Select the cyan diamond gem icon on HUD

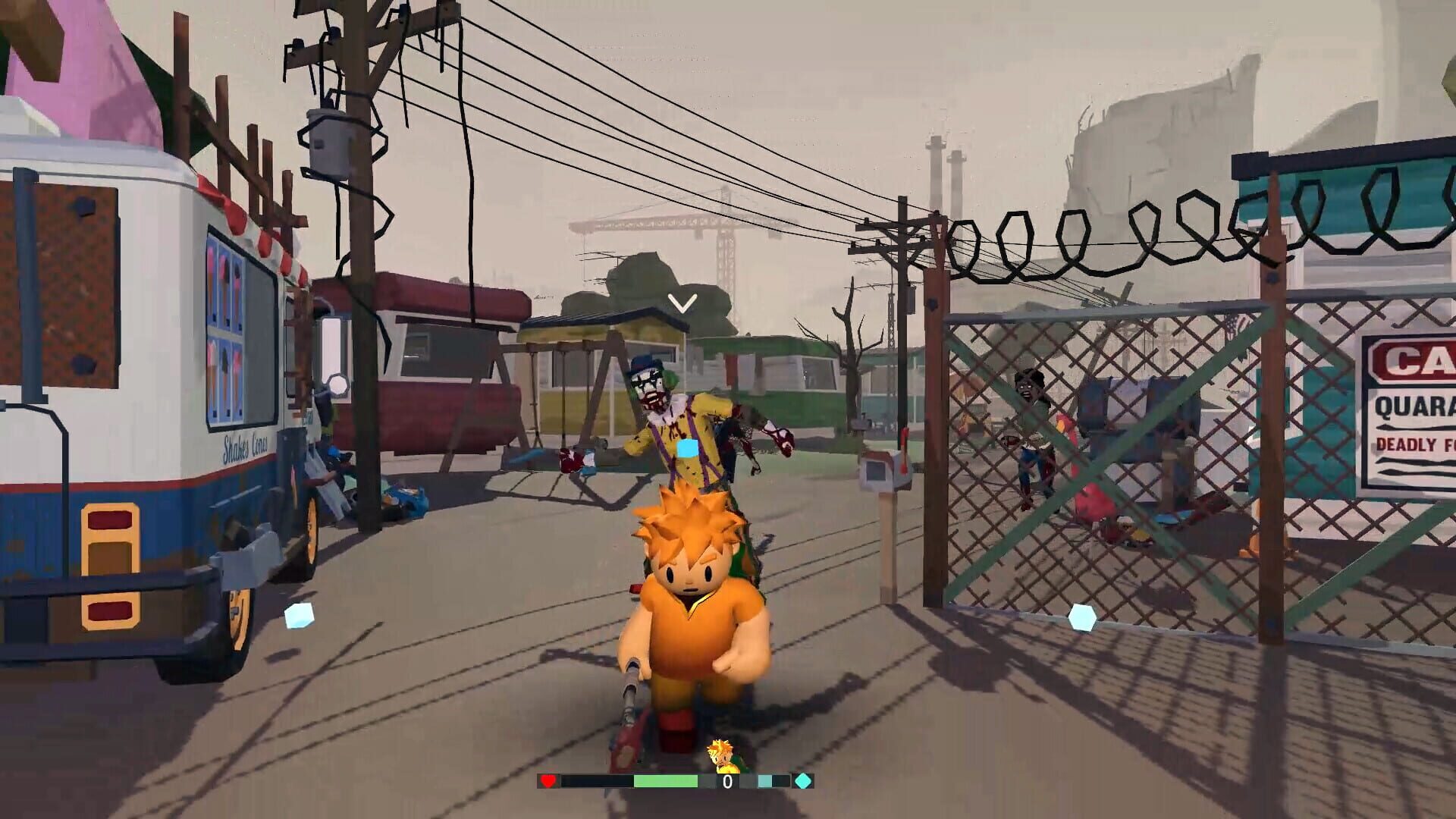point(804,780)
